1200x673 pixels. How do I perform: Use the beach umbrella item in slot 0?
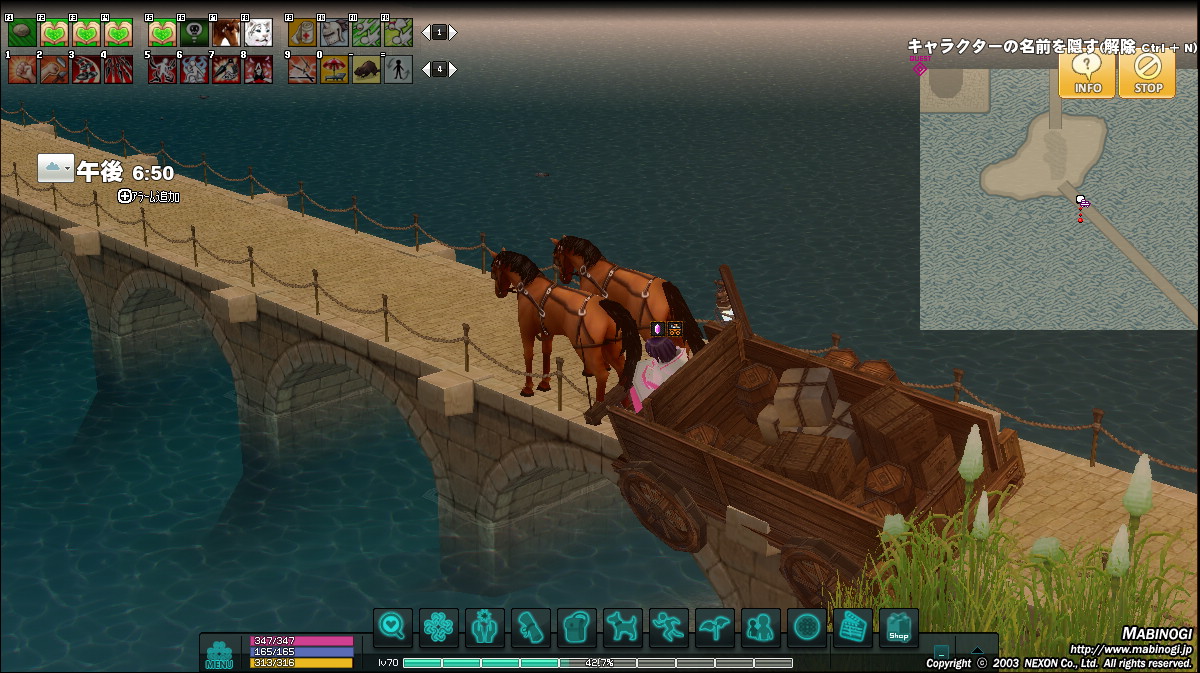tap(334, 69)
